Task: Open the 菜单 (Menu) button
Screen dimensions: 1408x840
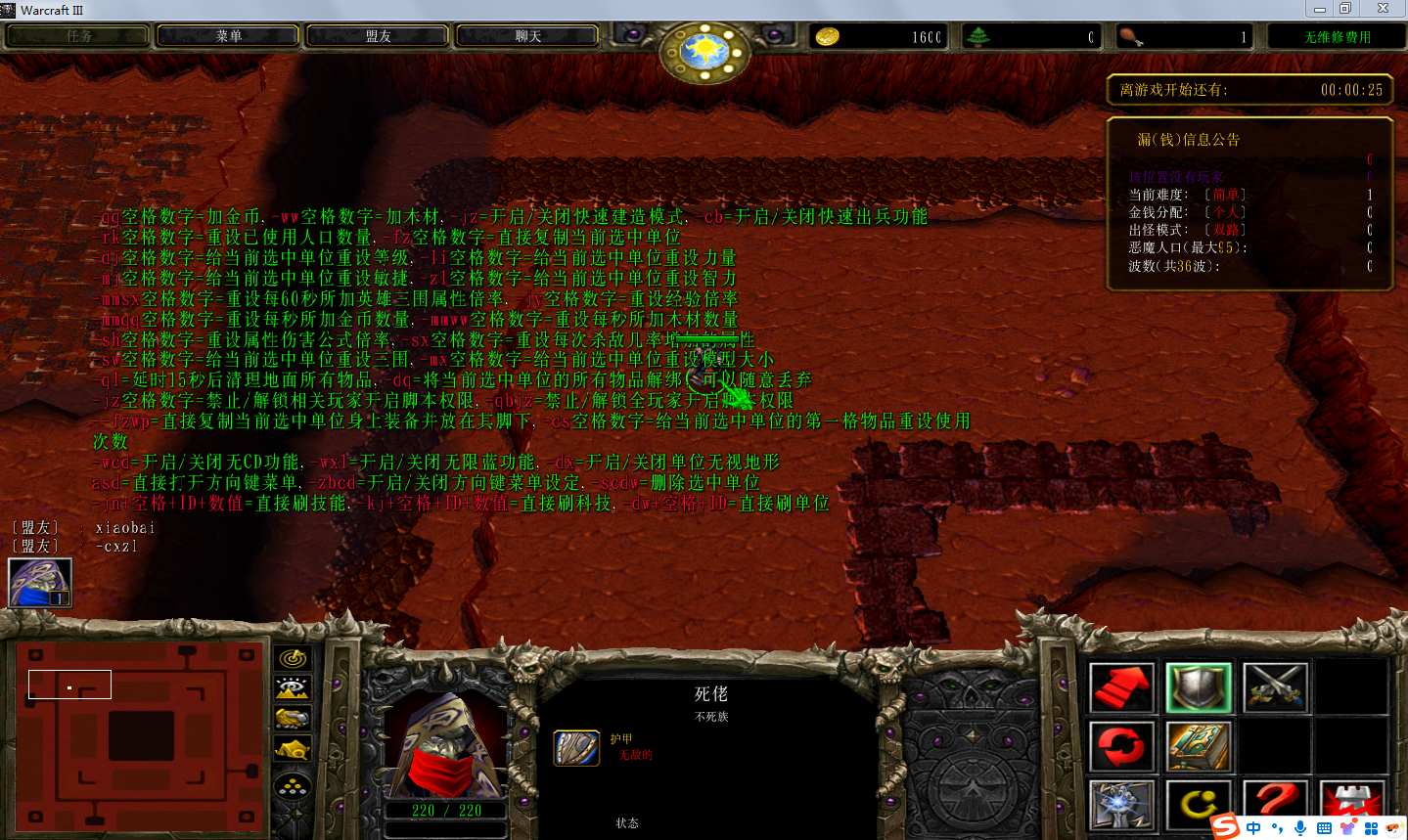Action: click(228, 36)
